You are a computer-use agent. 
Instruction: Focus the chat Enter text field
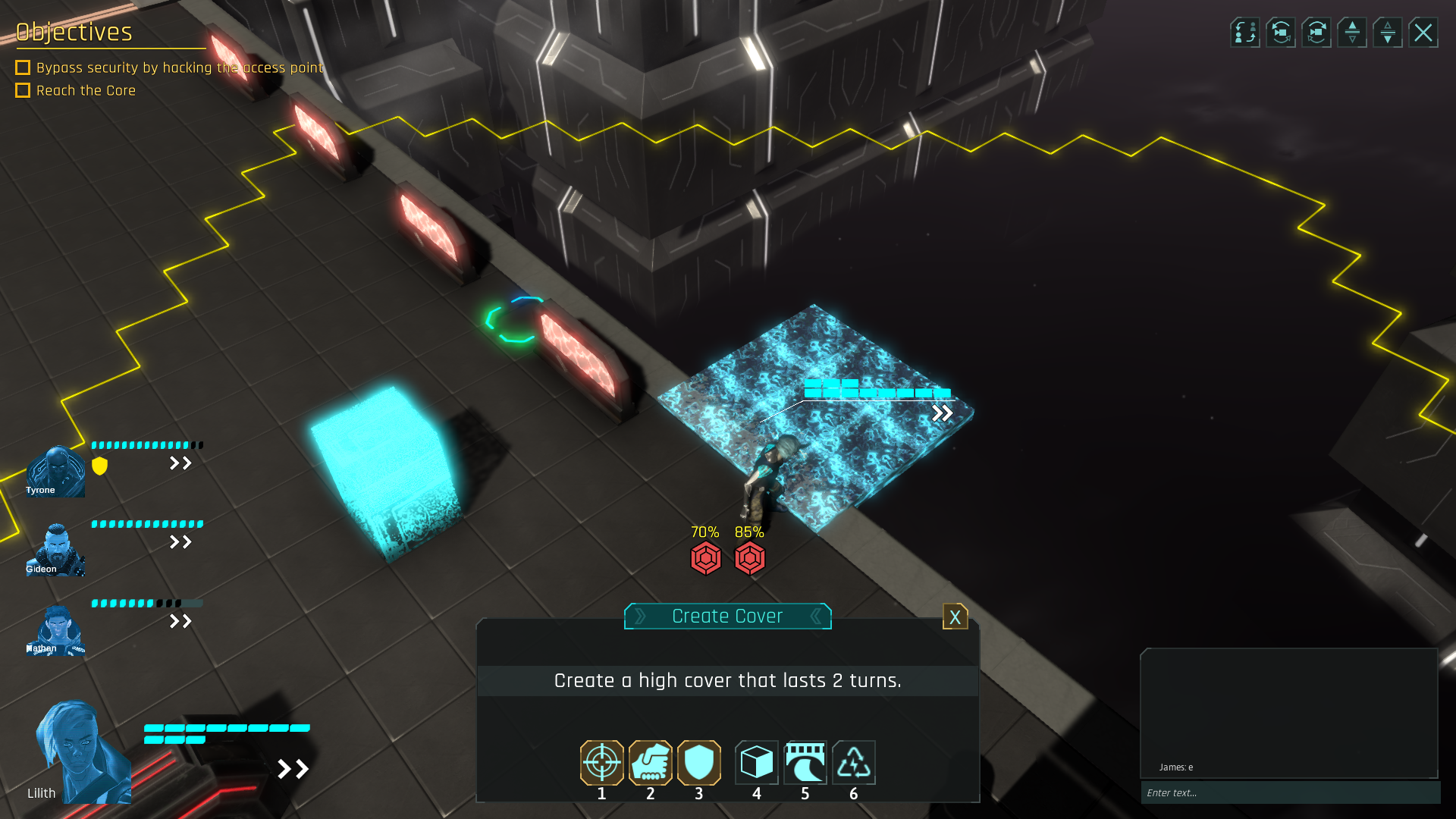pos(1289,792)
